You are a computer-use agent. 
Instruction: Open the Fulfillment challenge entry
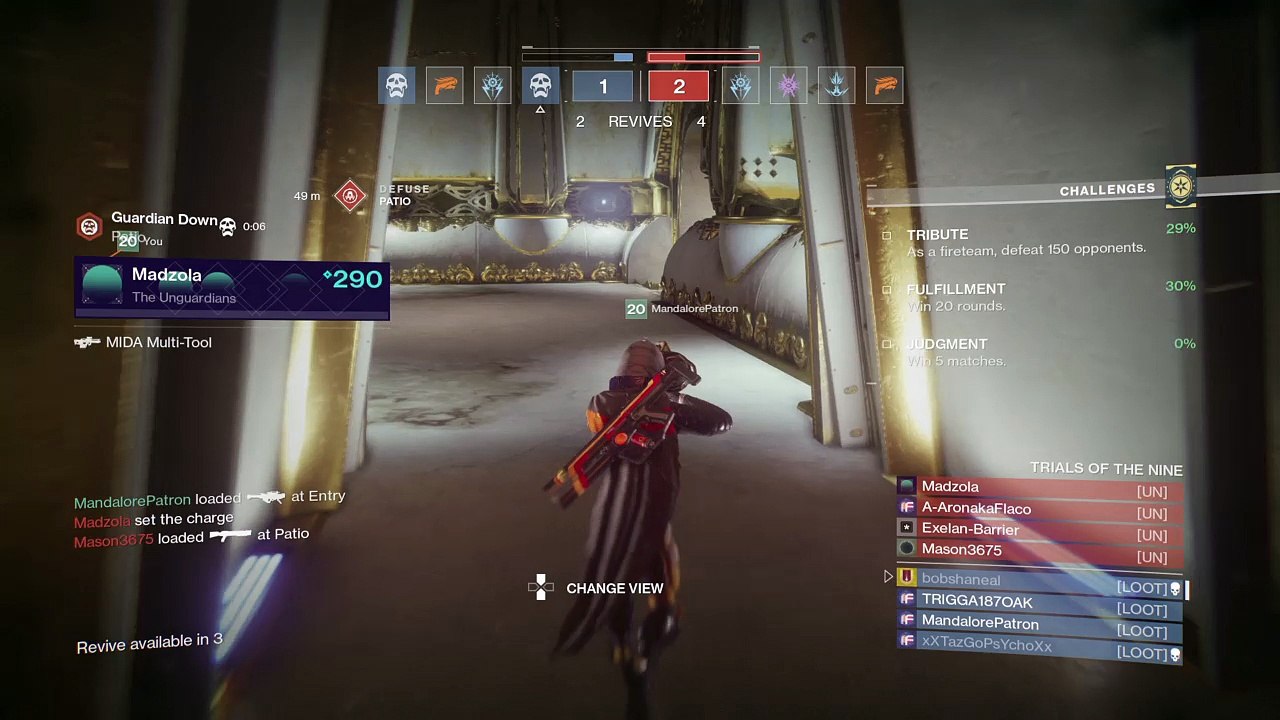tap(1025, 297)
